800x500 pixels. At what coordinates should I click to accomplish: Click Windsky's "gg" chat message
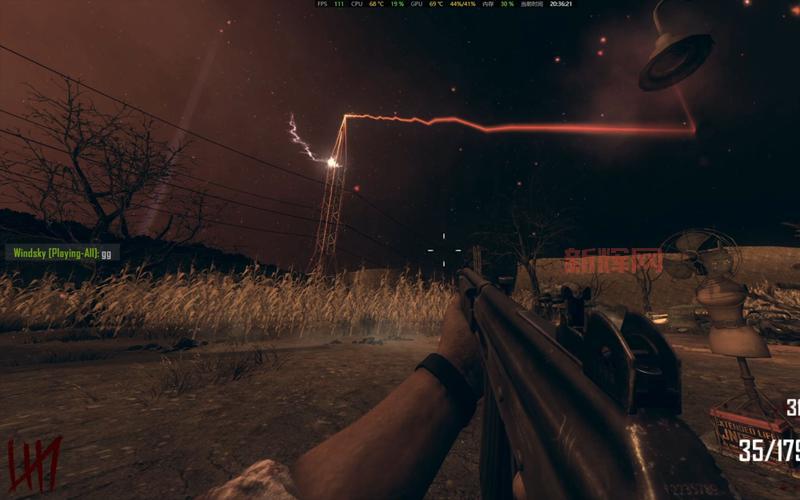[108, 253]
